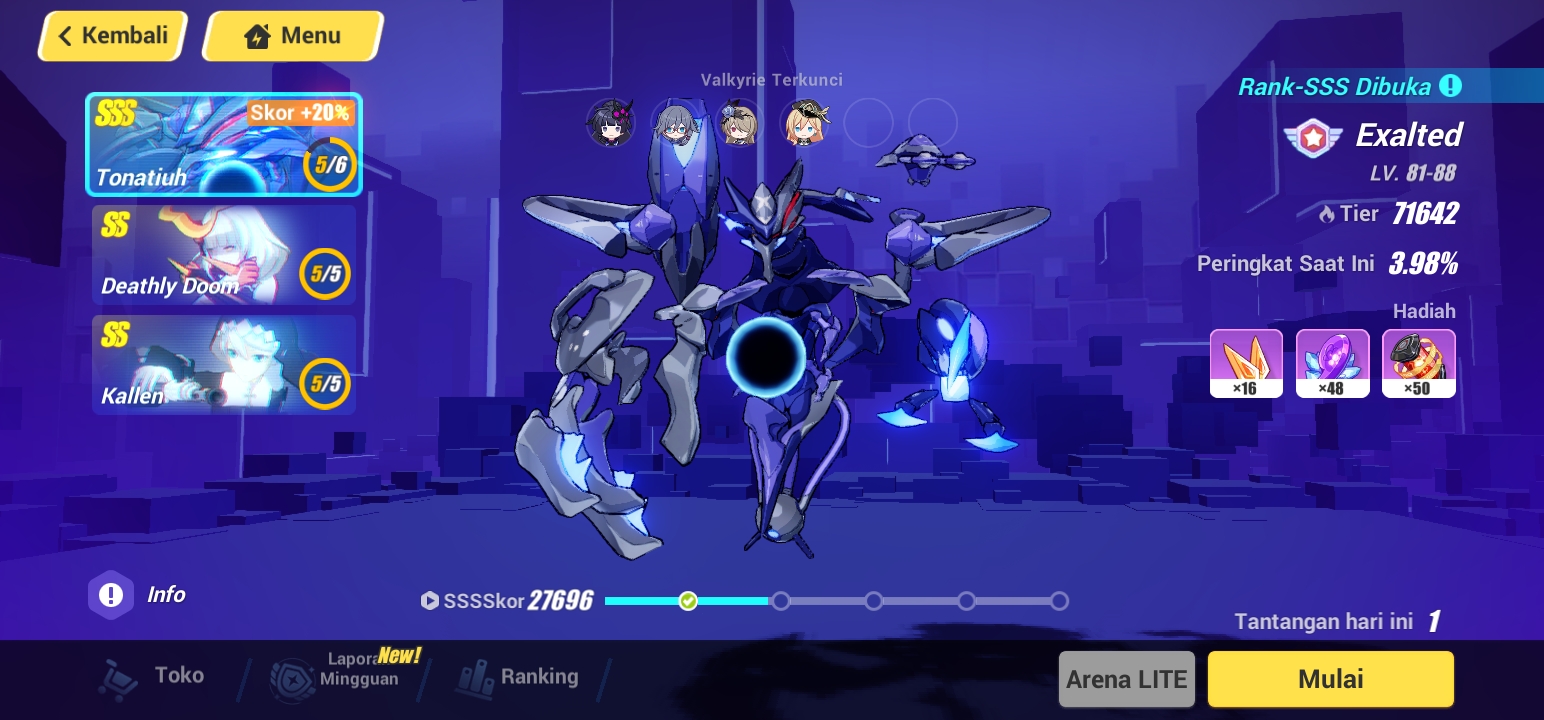Switch to Arena LITE mode
Screen dimensions: 1544x720
point(1126,679)
